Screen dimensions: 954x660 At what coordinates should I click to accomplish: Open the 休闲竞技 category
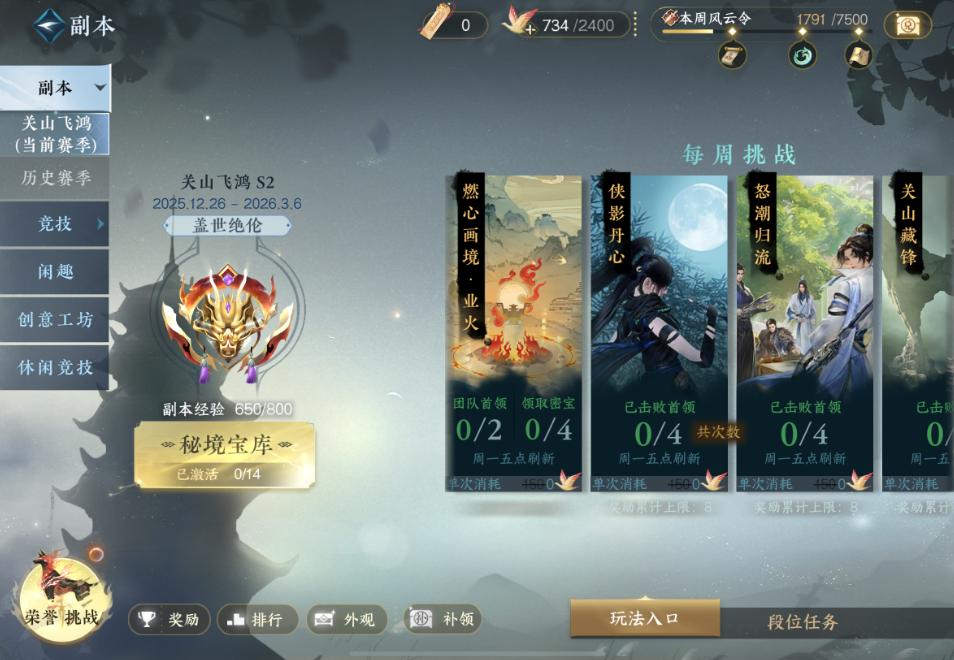[55, 367]
